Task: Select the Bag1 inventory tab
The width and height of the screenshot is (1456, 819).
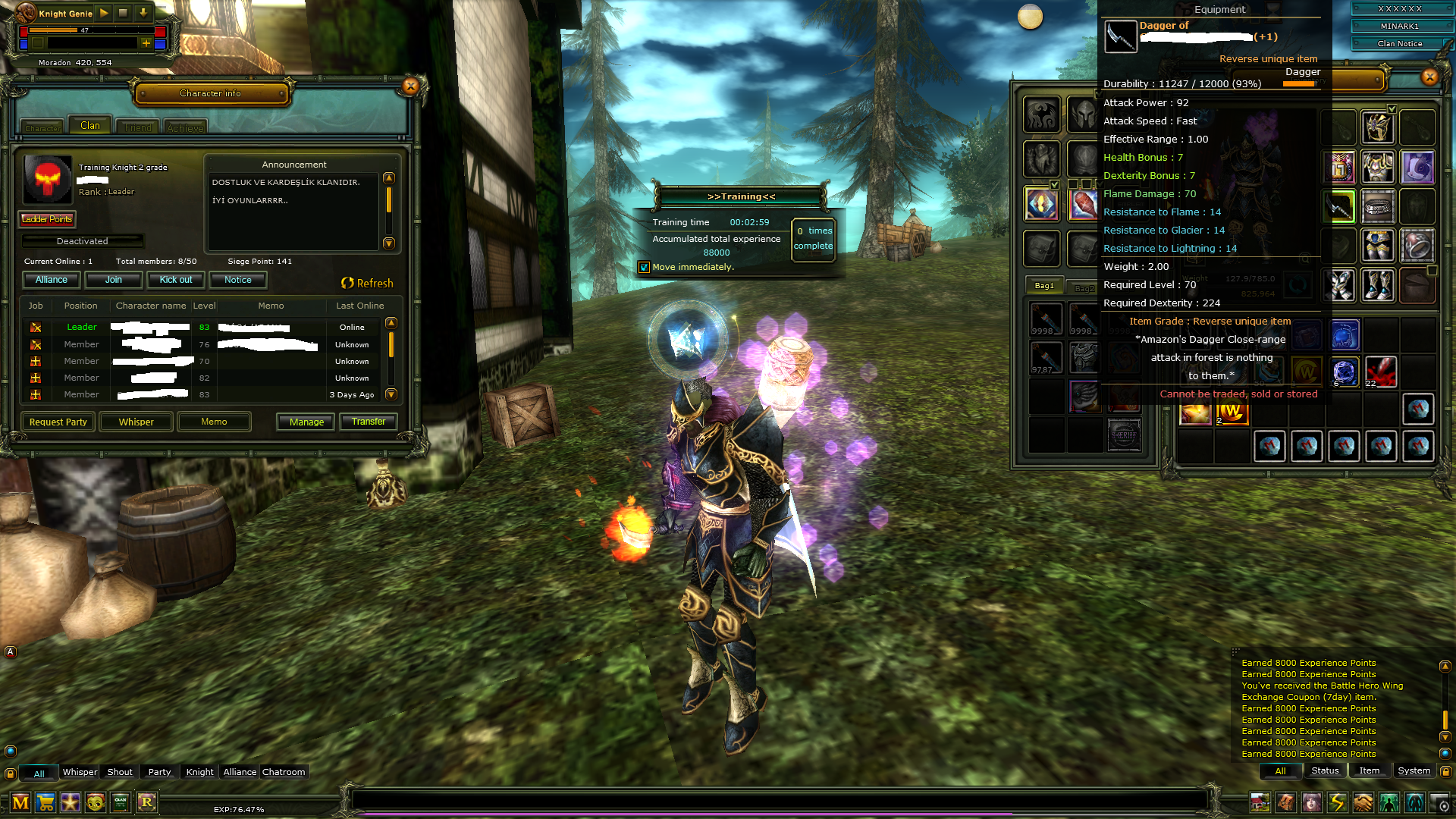Action: (1044, 286)
